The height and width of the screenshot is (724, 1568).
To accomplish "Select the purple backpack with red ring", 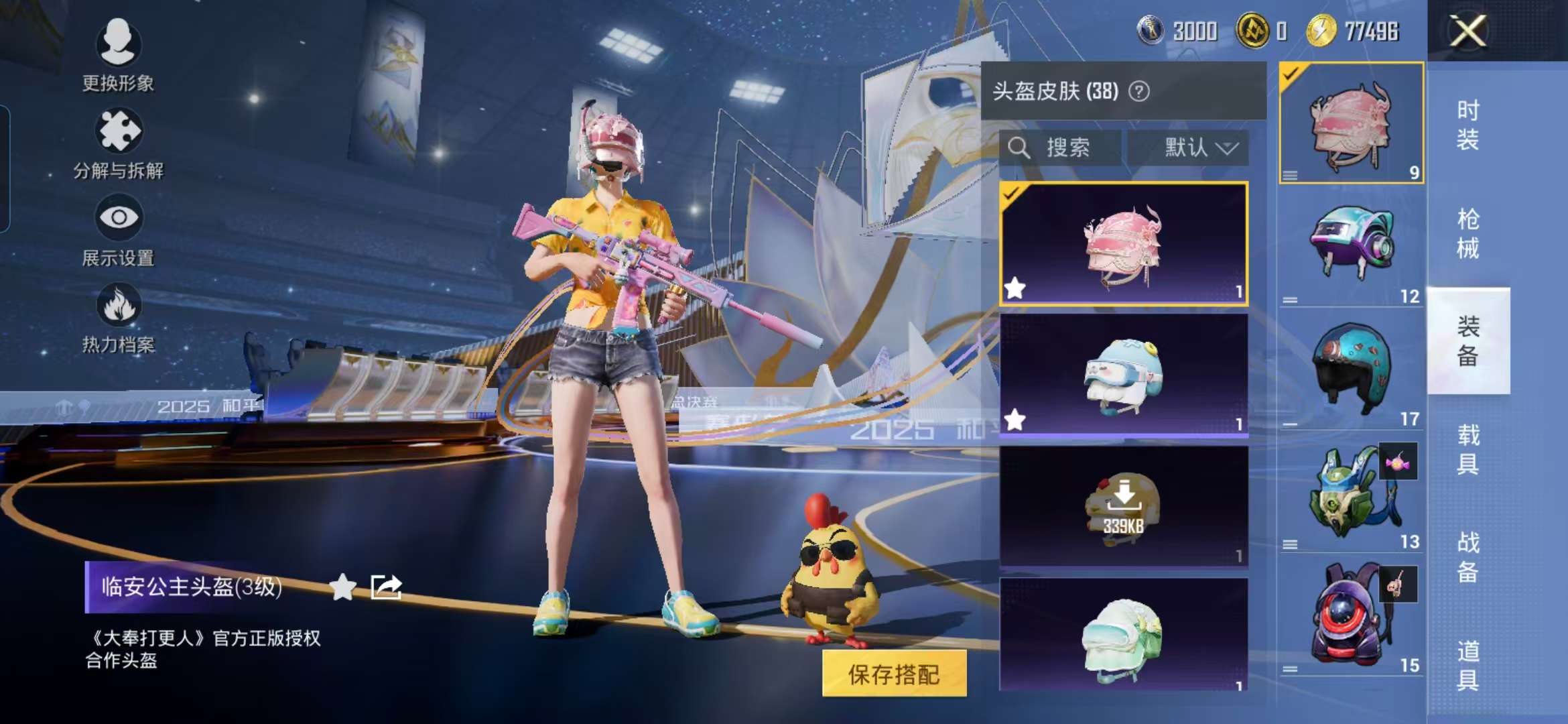I will [1351, 617].
